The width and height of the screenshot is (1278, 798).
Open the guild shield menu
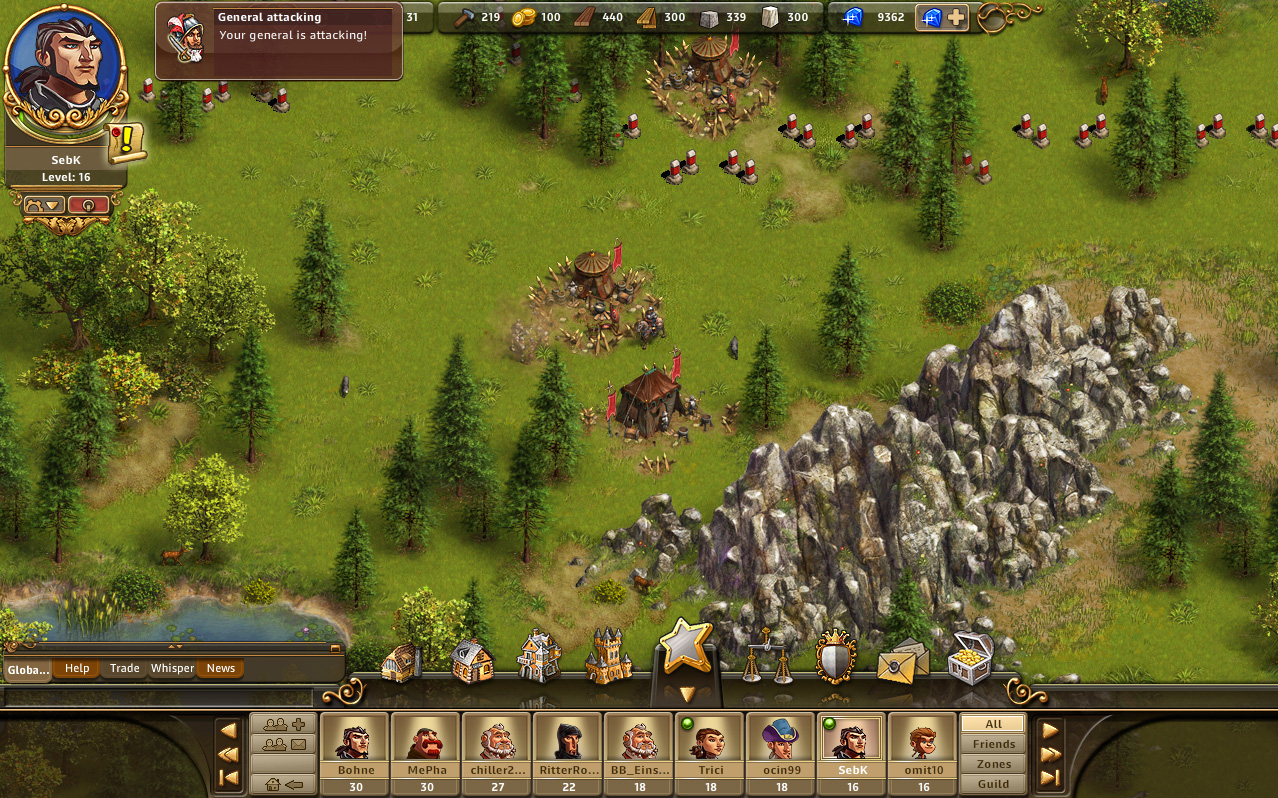pos(835,658)
